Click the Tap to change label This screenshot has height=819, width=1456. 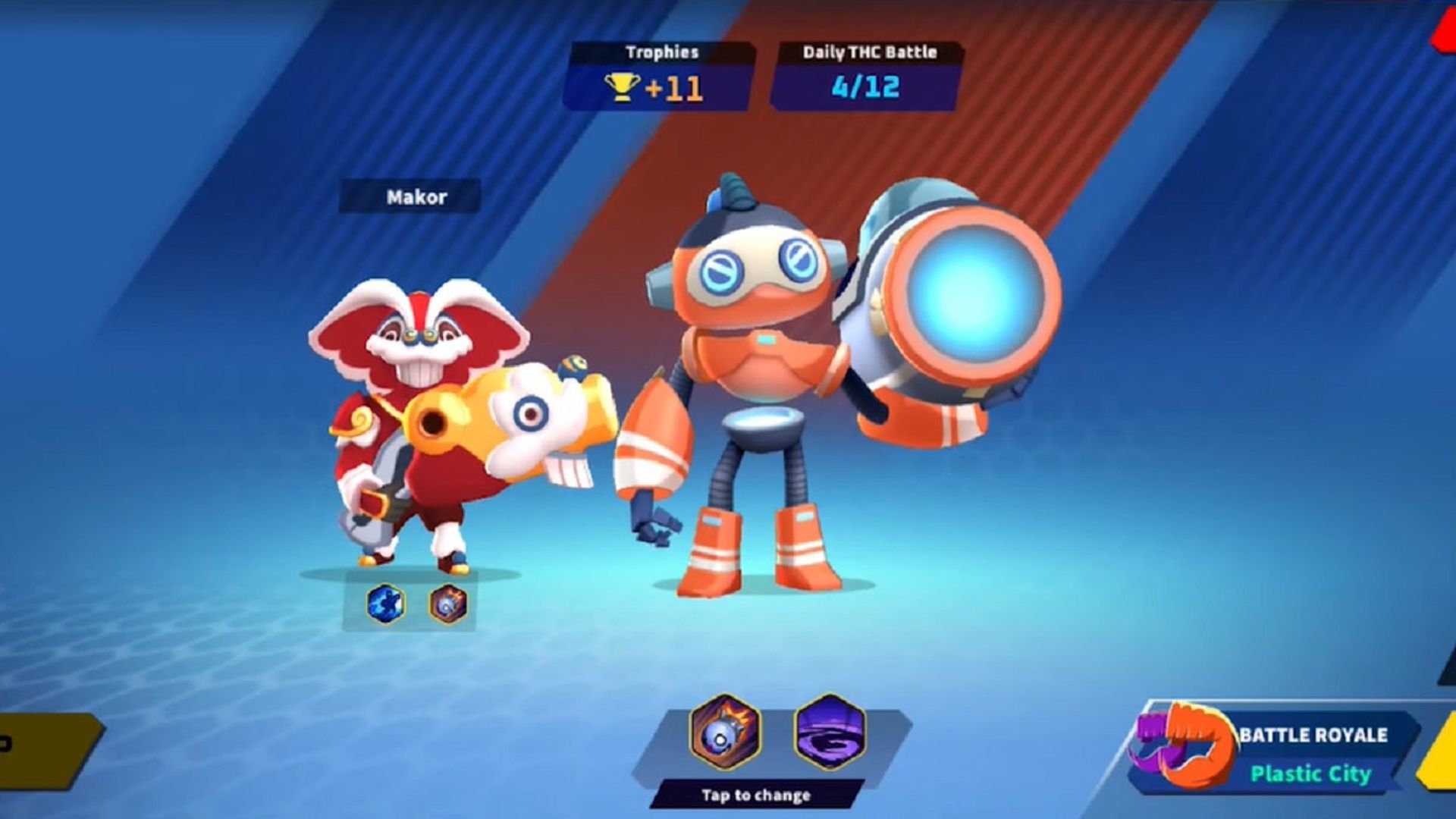756,795
